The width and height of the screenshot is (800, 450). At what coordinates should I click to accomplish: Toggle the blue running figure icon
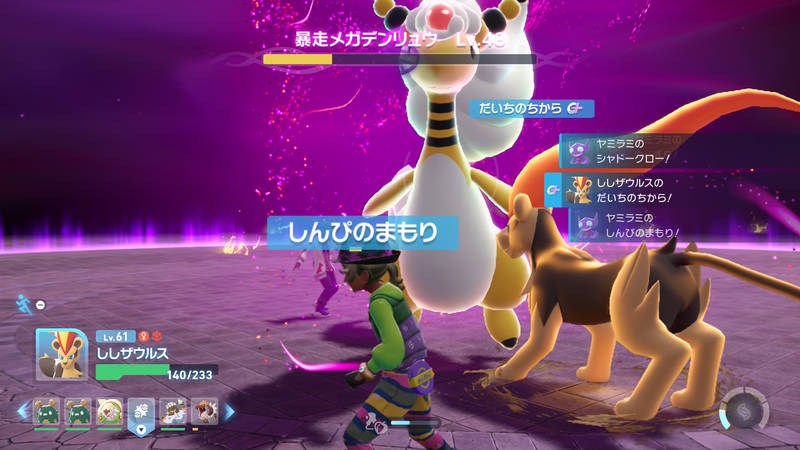click(x=24, y=303)
